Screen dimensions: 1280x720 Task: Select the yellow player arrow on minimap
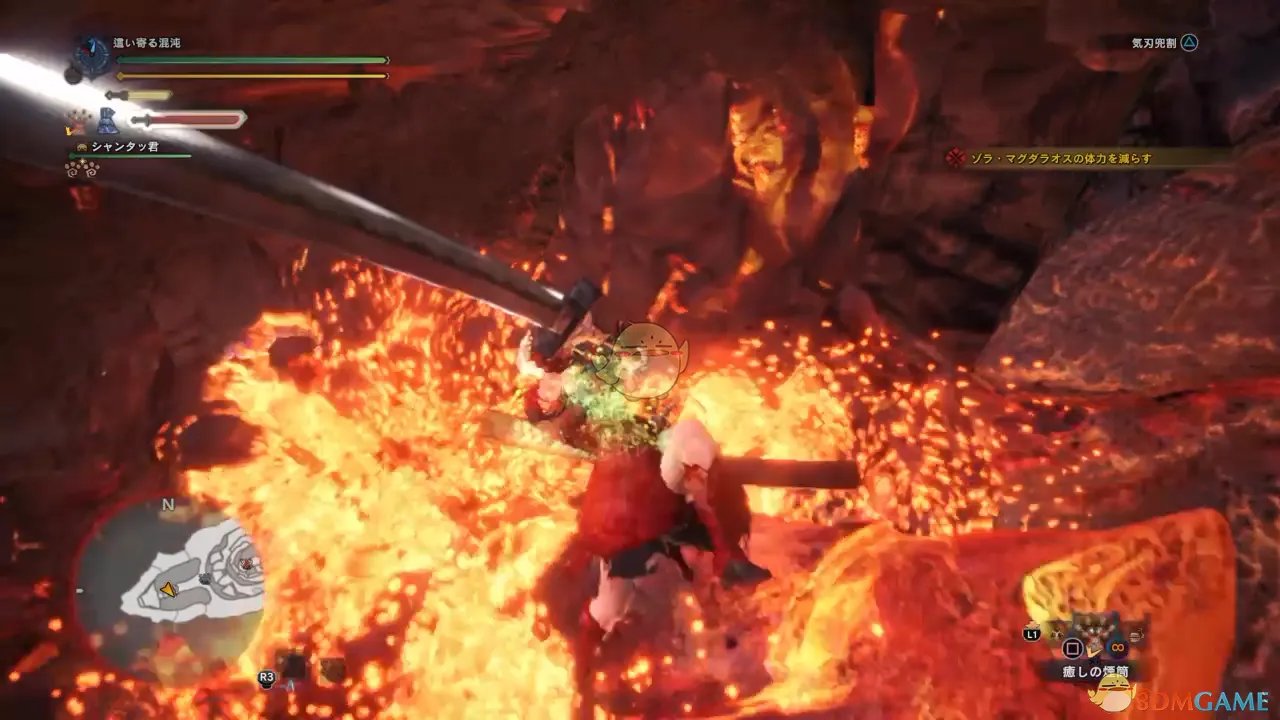pyautogui.click(x=168, y=591)
